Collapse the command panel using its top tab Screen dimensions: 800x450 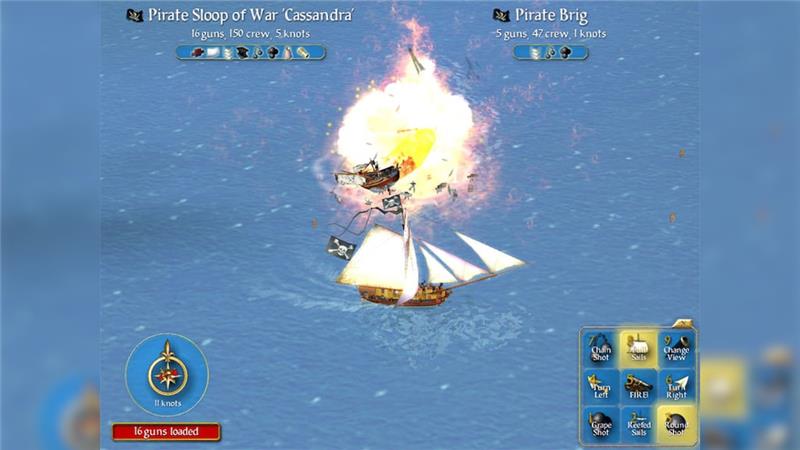pos(683,323)
